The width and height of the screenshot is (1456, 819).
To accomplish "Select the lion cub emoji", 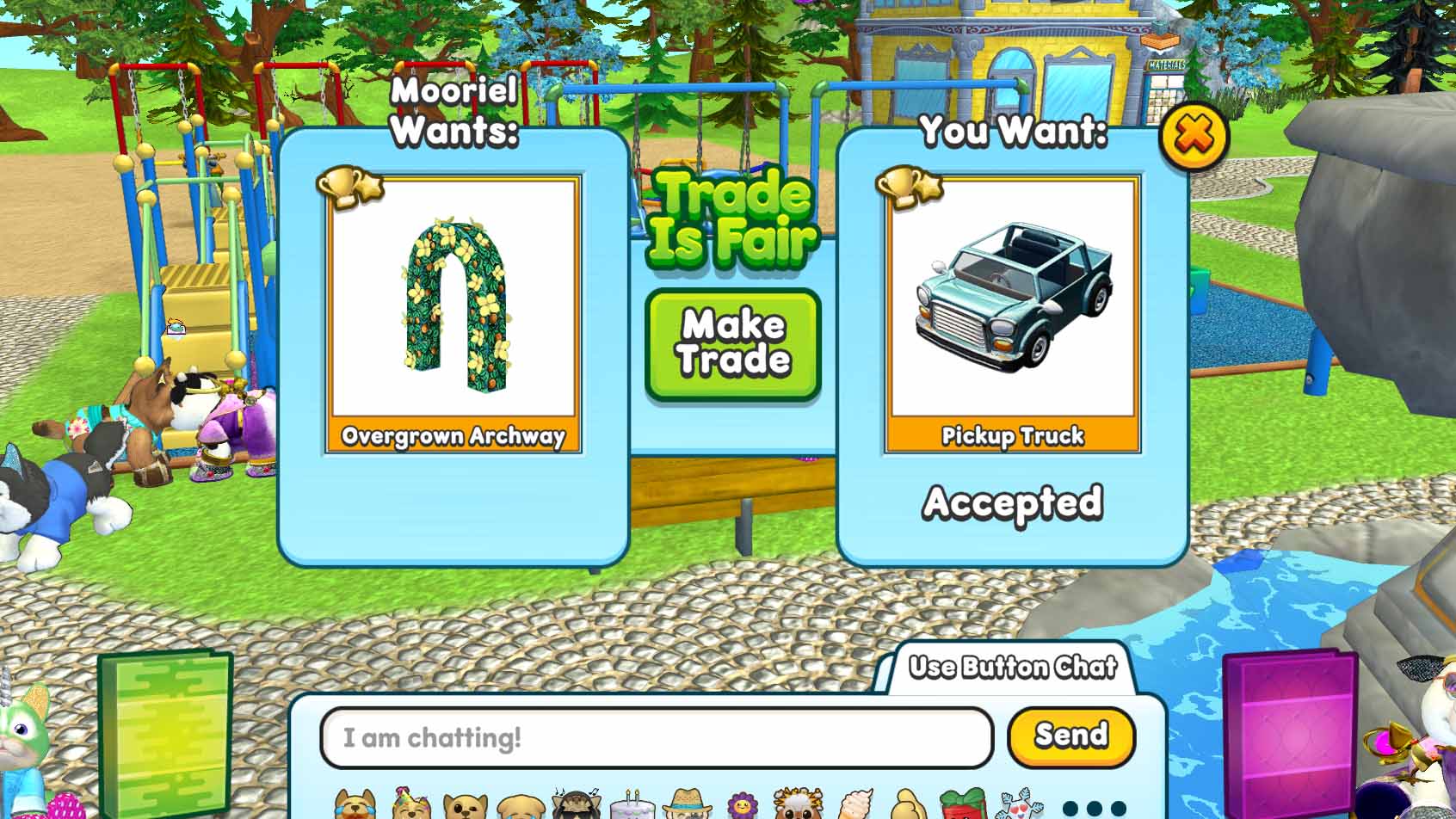I will pos(797,807).
